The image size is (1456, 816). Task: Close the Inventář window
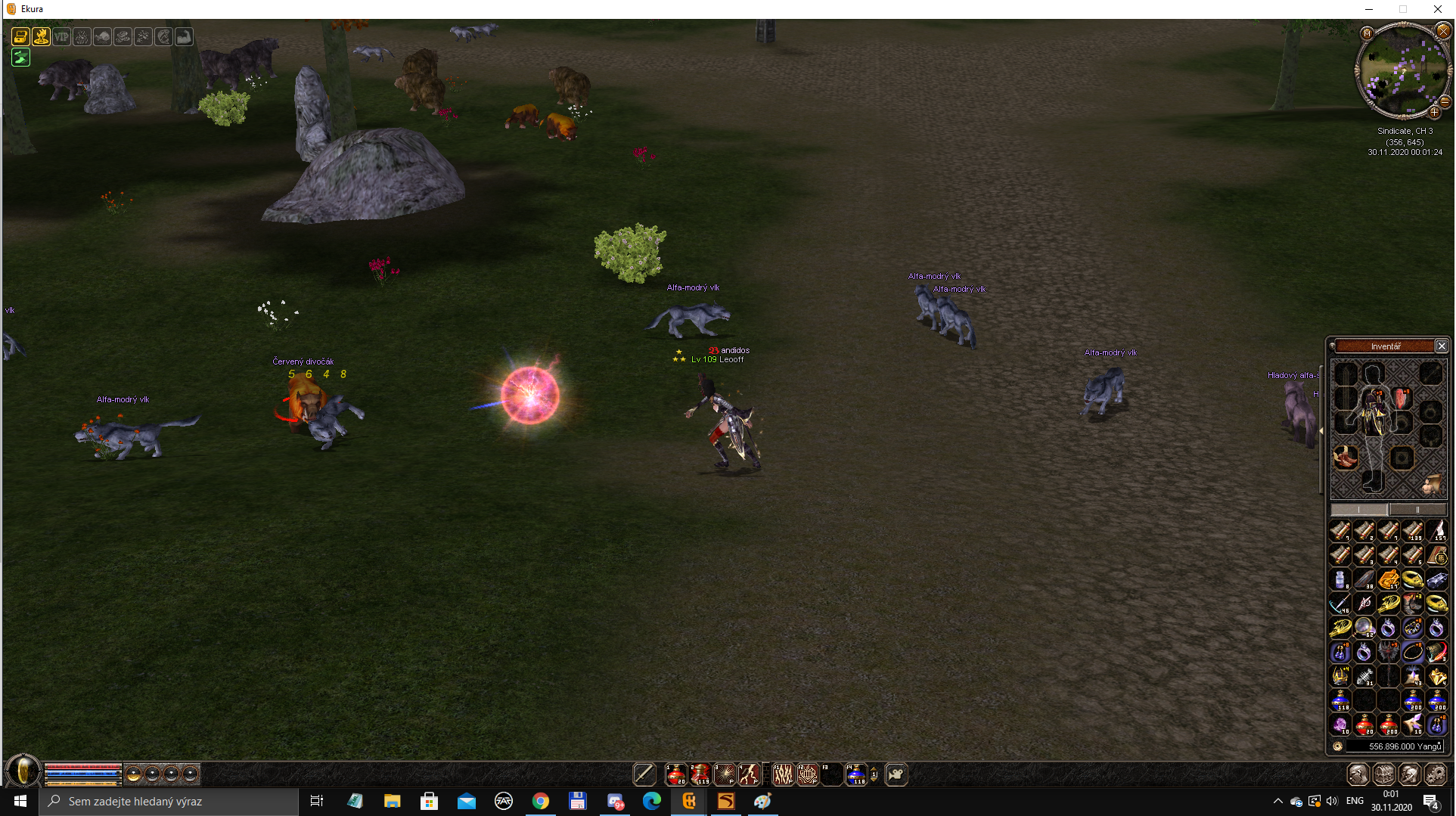1442,346
